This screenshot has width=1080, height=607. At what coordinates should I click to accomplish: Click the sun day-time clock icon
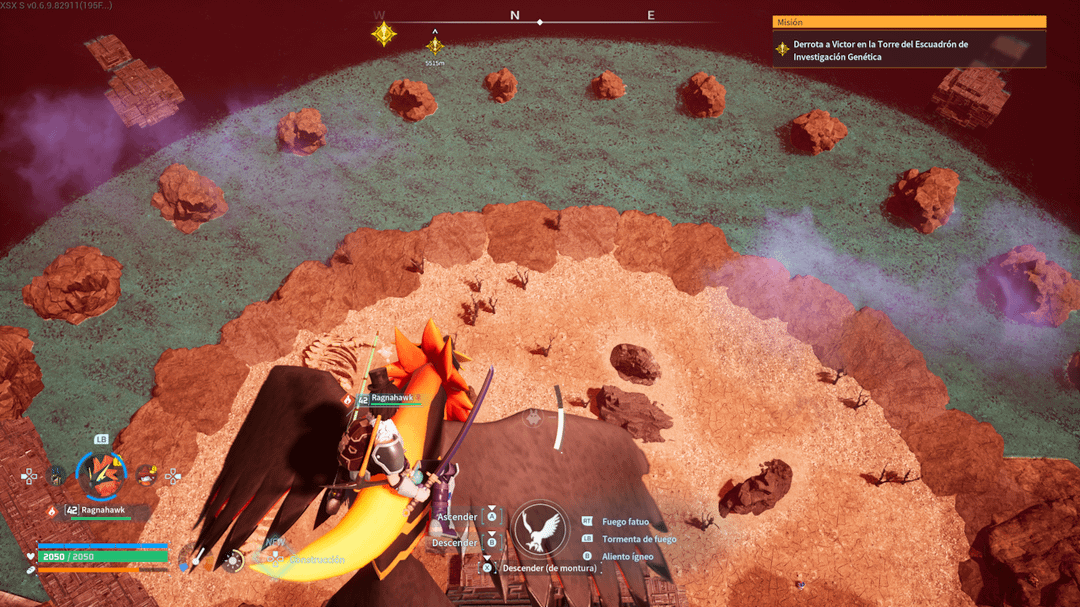234,562
